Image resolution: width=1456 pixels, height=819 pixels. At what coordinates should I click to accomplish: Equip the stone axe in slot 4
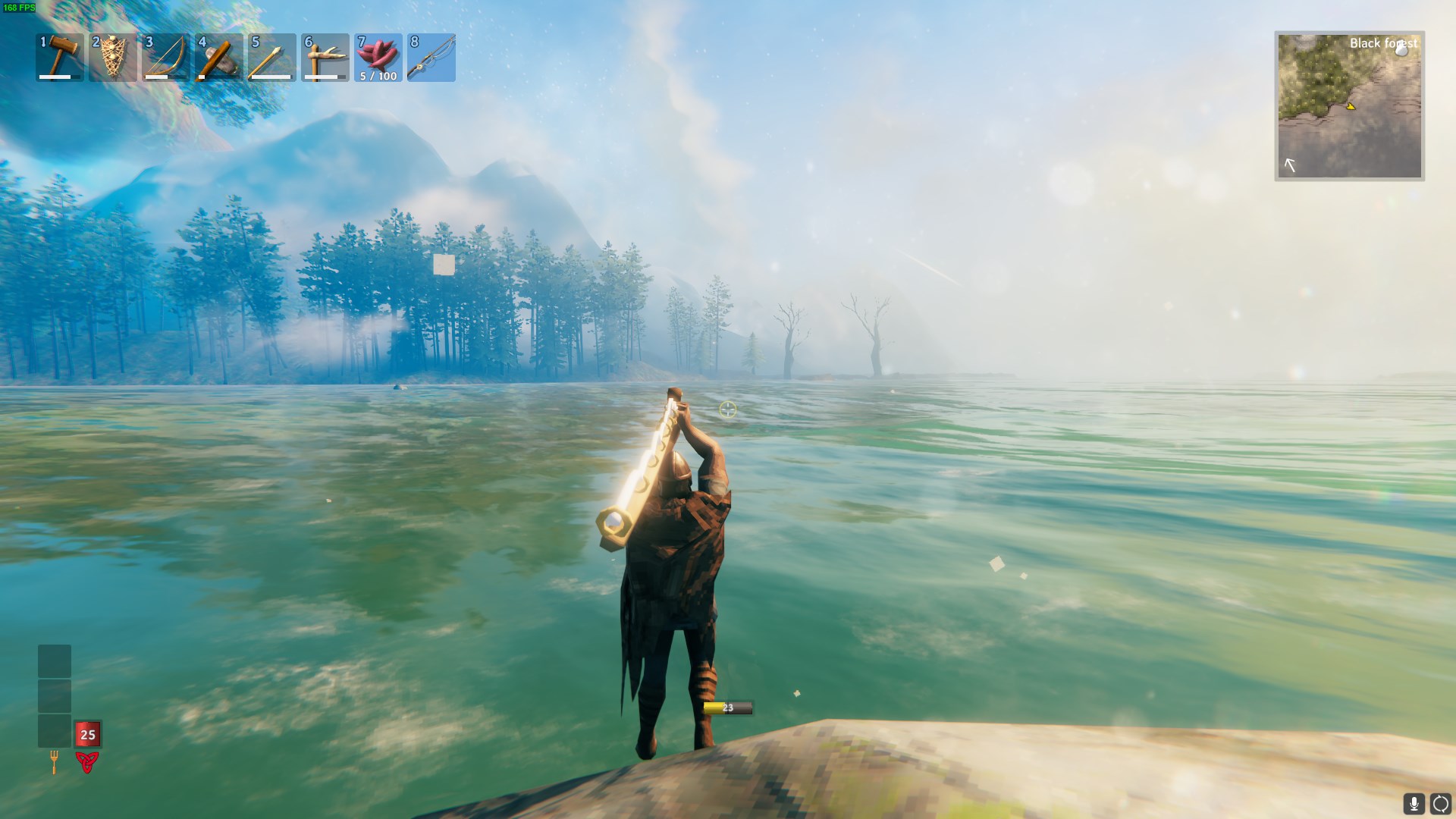coord(219,58)
